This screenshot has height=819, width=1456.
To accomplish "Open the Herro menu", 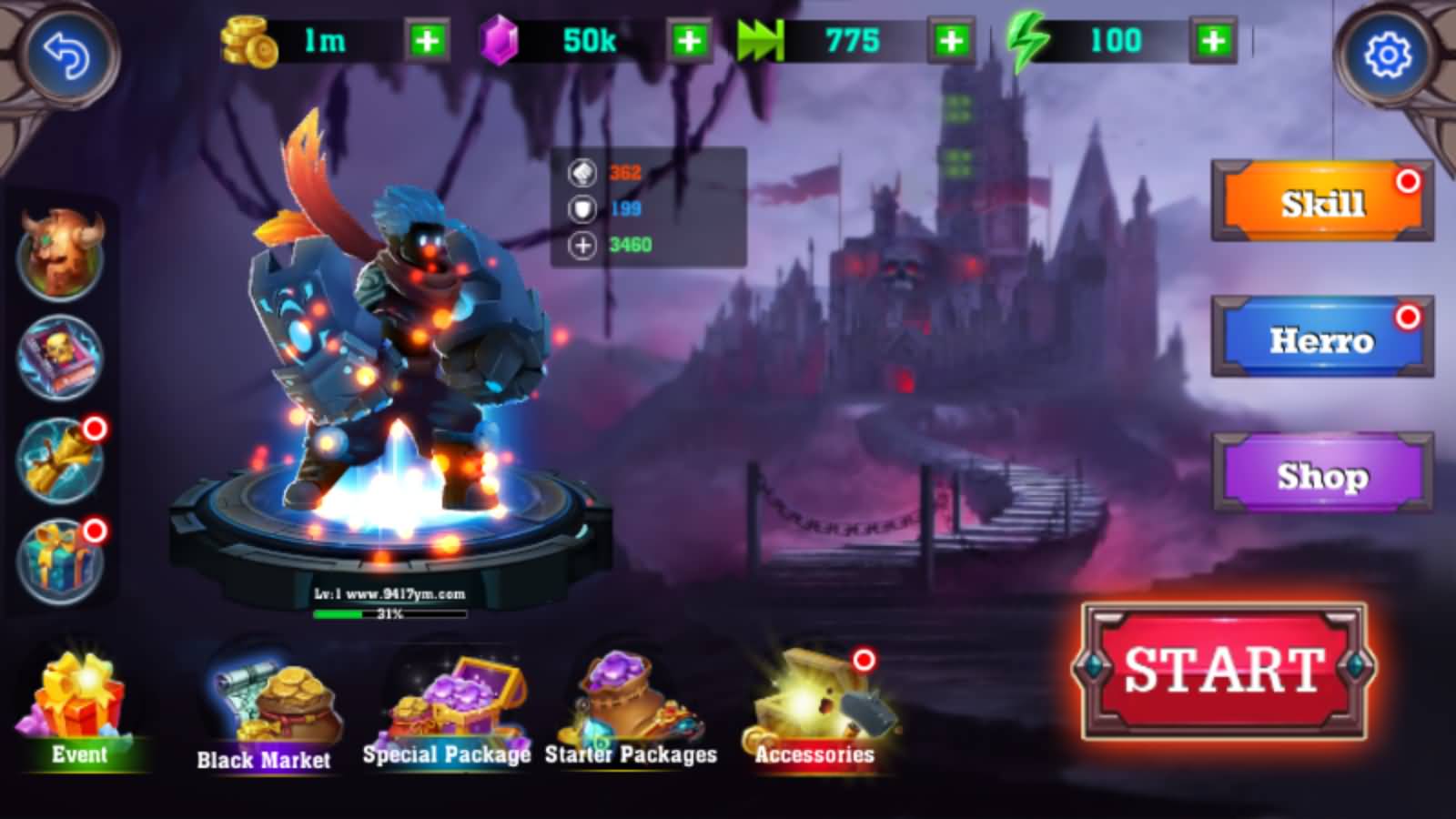I will (x=1322, y=339).
